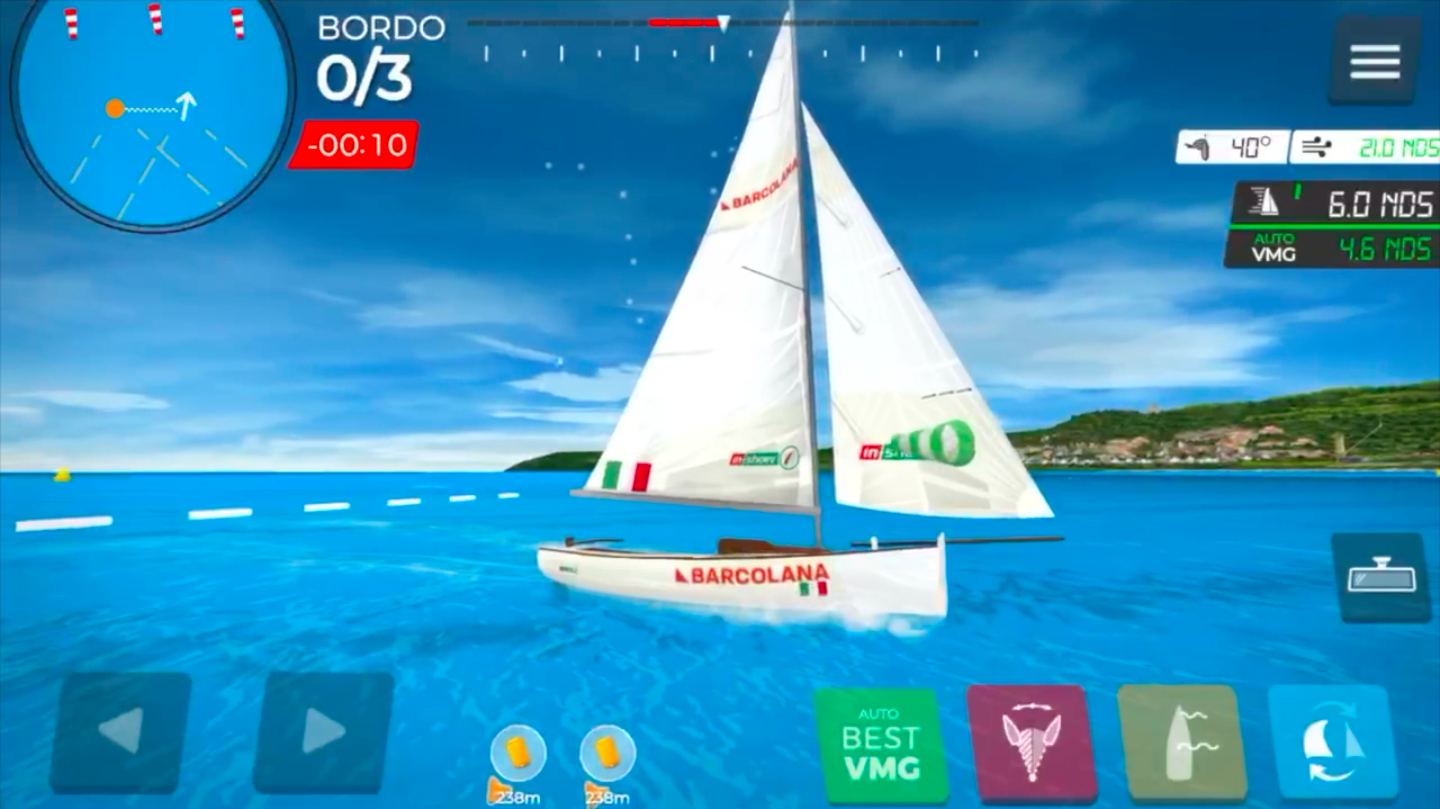
Task: Tap the blue tack maneuver button
Action: click(1332, 743)
